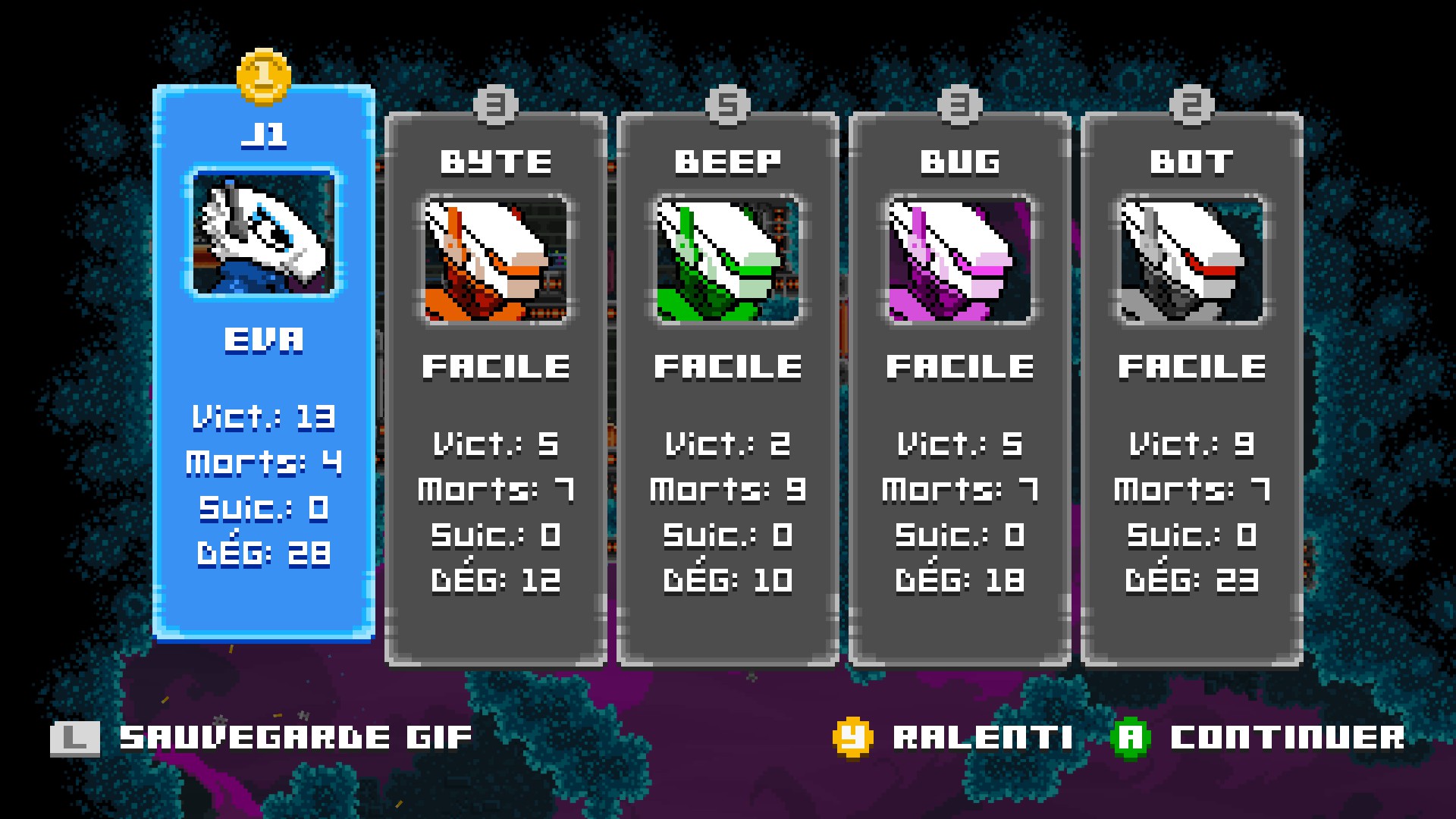Click the rank 2 medal above BOT
The height and width of the screenshot is (819, 1456).
pos(1191,106)
